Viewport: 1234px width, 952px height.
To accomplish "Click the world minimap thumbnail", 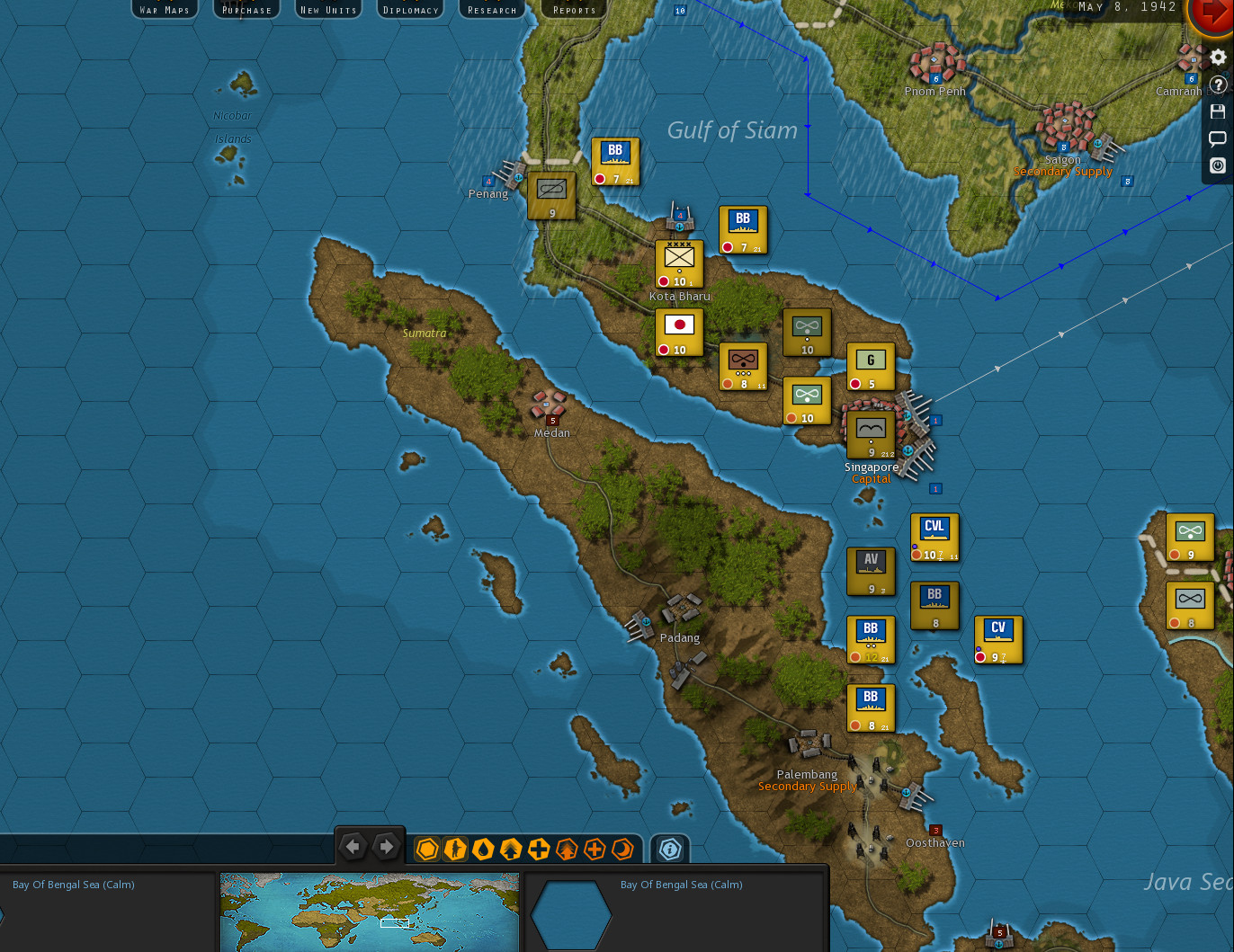I will point(370,912).
